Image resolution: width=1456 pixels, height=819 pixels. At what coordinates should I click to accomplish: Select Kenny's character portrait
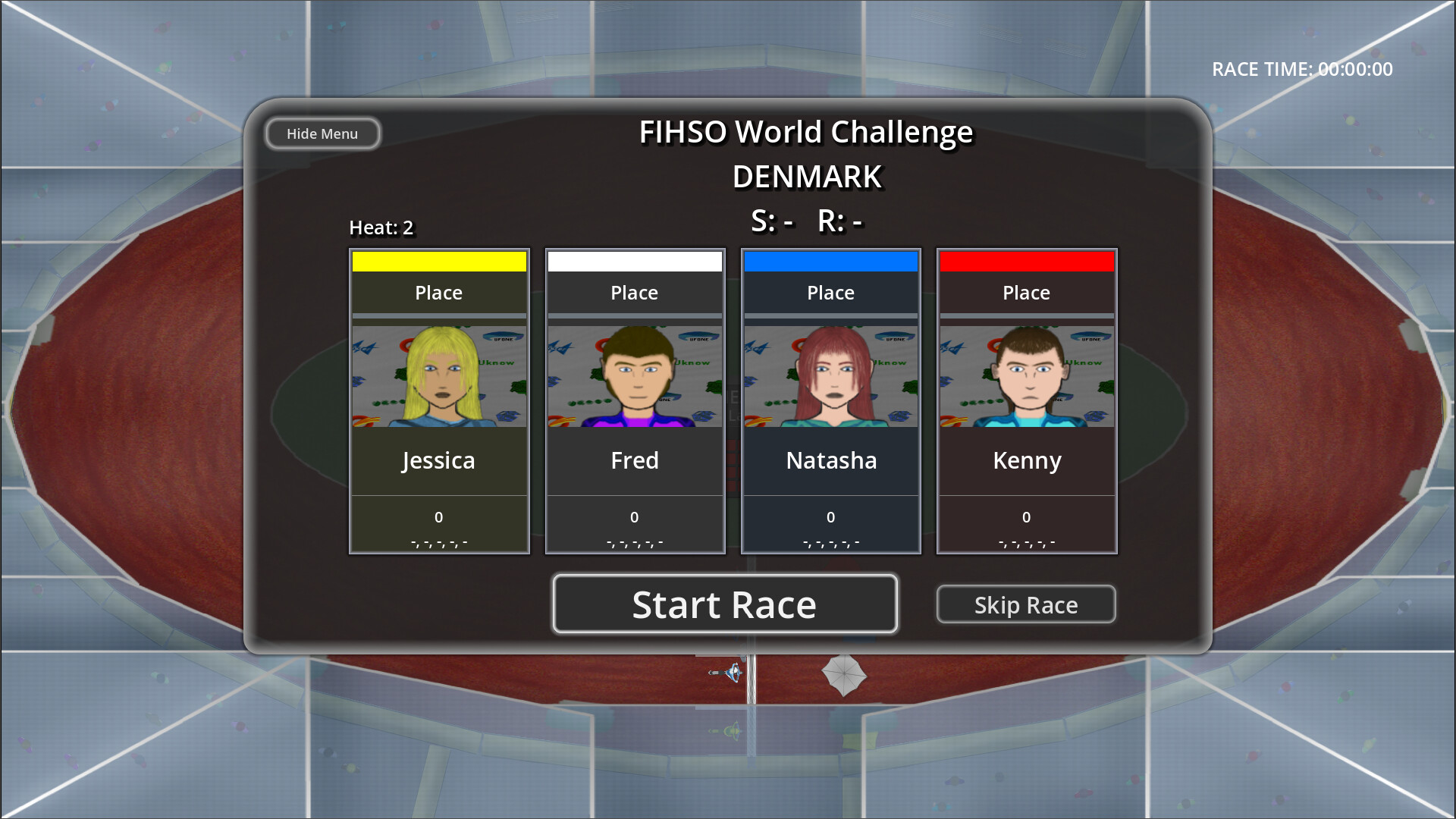1026,375
